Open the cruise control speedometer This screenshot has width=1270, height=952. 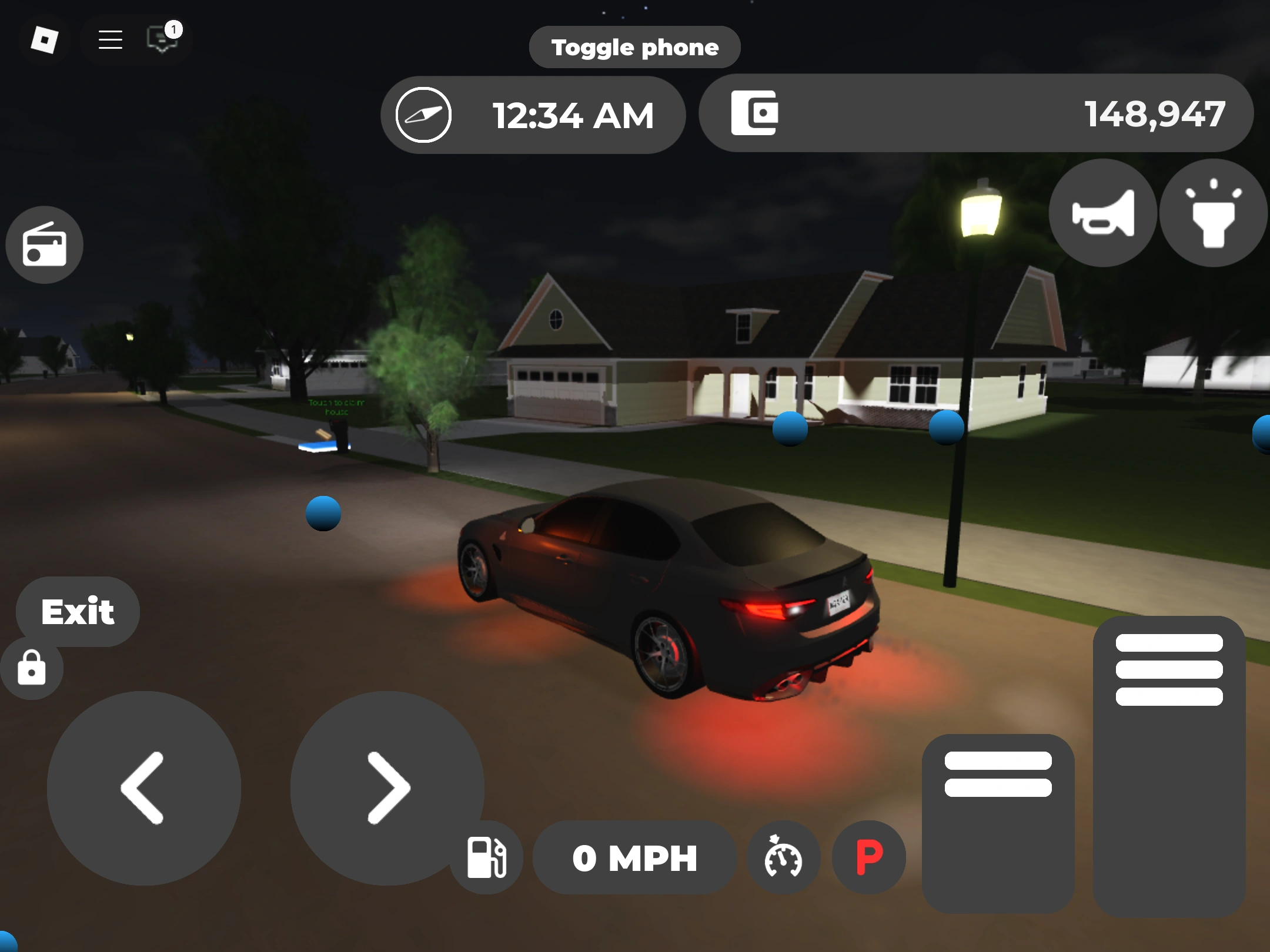[x=784, y=857]
